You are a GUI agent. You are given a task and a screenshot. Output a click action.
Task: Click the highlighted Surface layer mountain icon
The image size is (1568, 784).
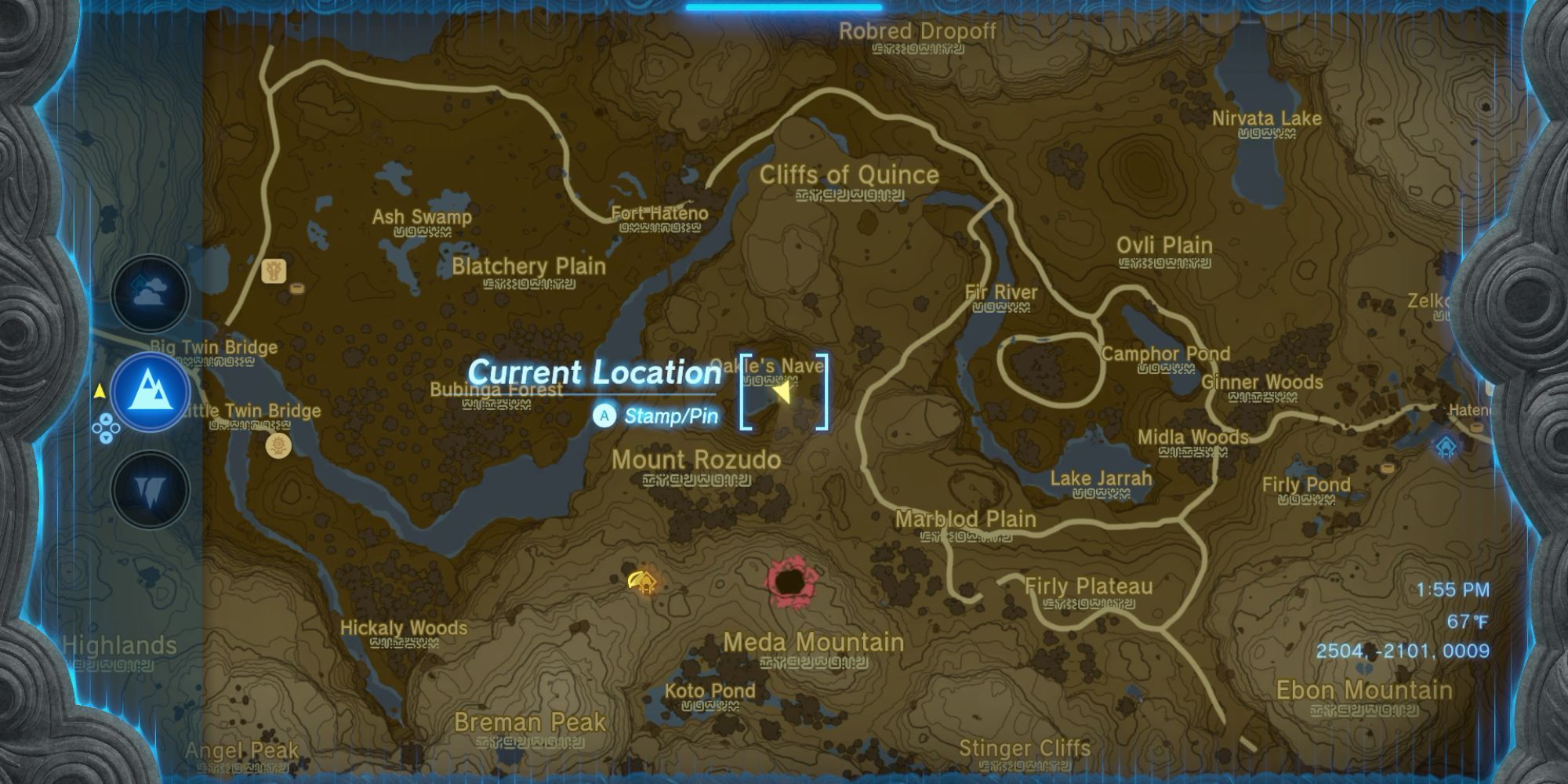[149, 390]
